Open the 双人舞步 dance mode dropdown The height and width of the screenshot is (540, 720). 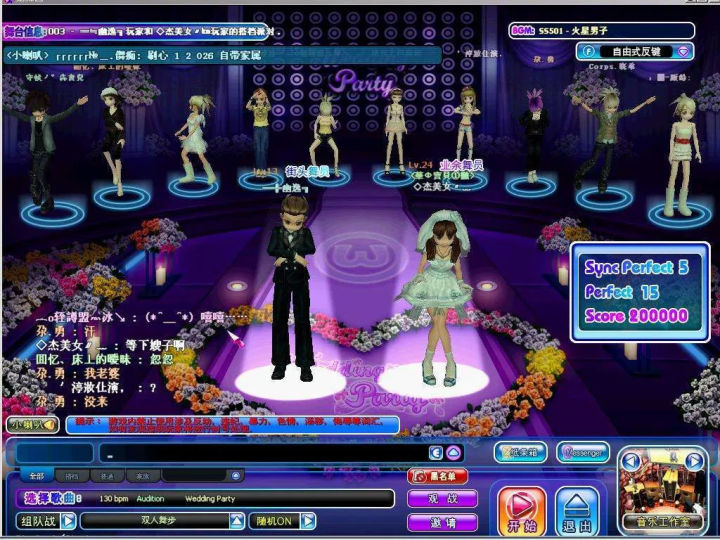(237, 521)
